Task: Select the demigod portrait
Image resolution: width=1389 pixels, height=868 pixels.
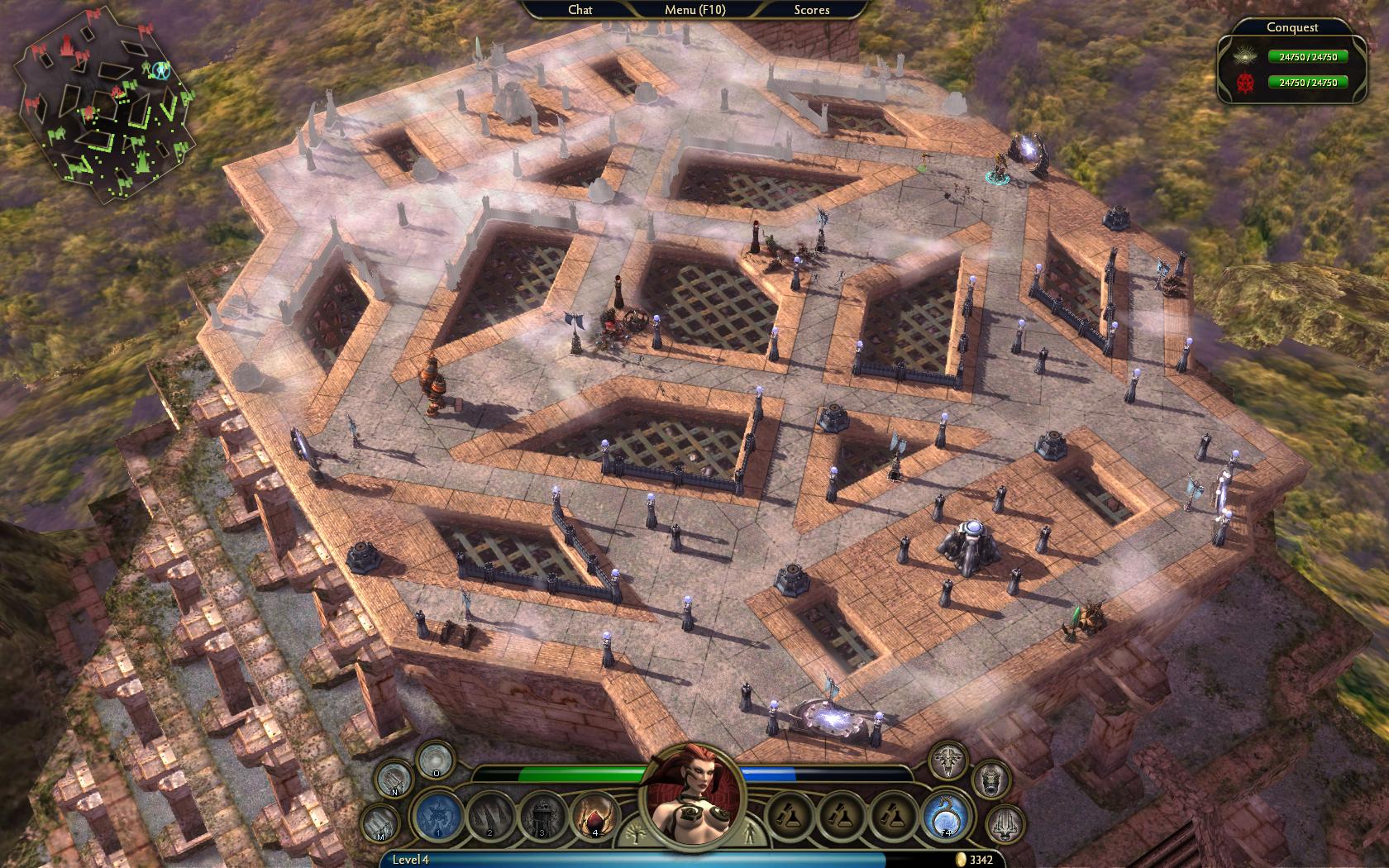Action: [x=693, y=796]
